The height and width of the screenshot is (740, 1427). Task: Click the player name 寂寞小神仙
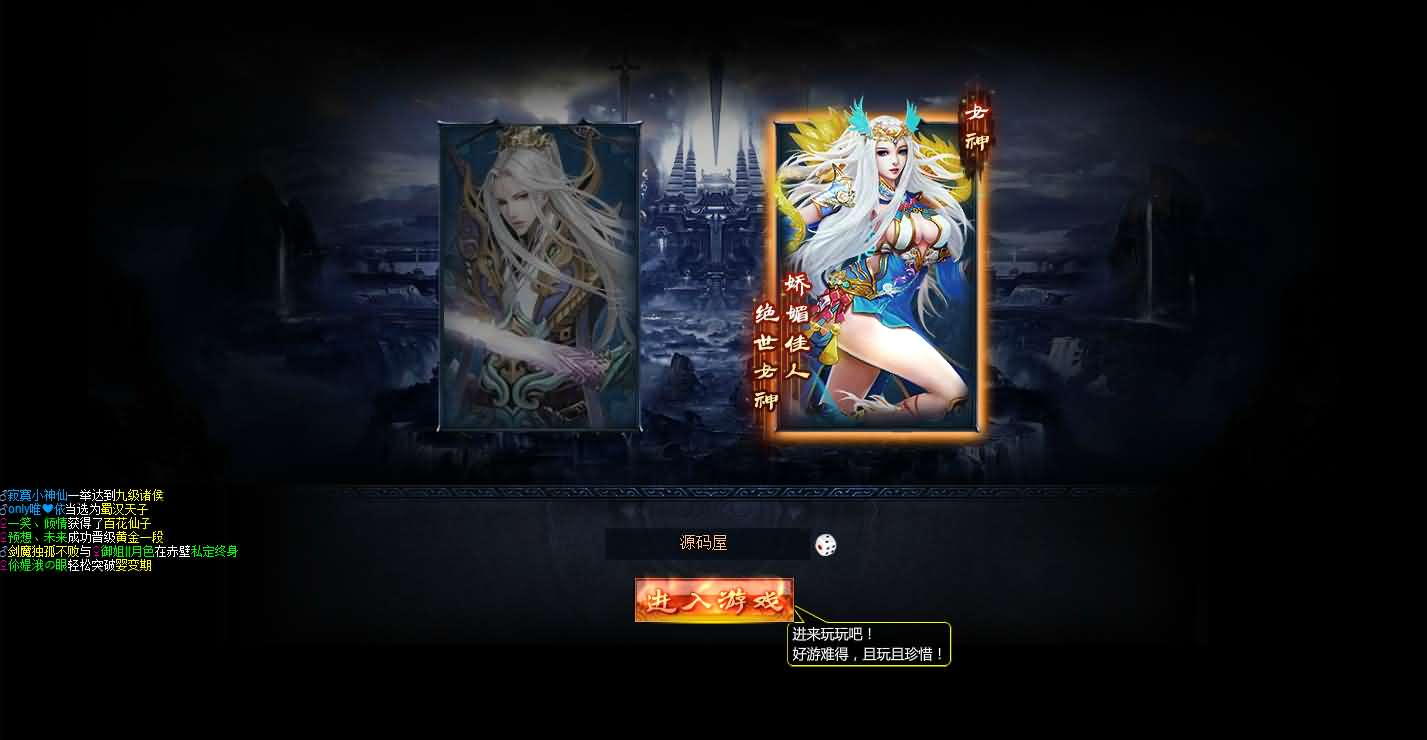coord(40,495)
